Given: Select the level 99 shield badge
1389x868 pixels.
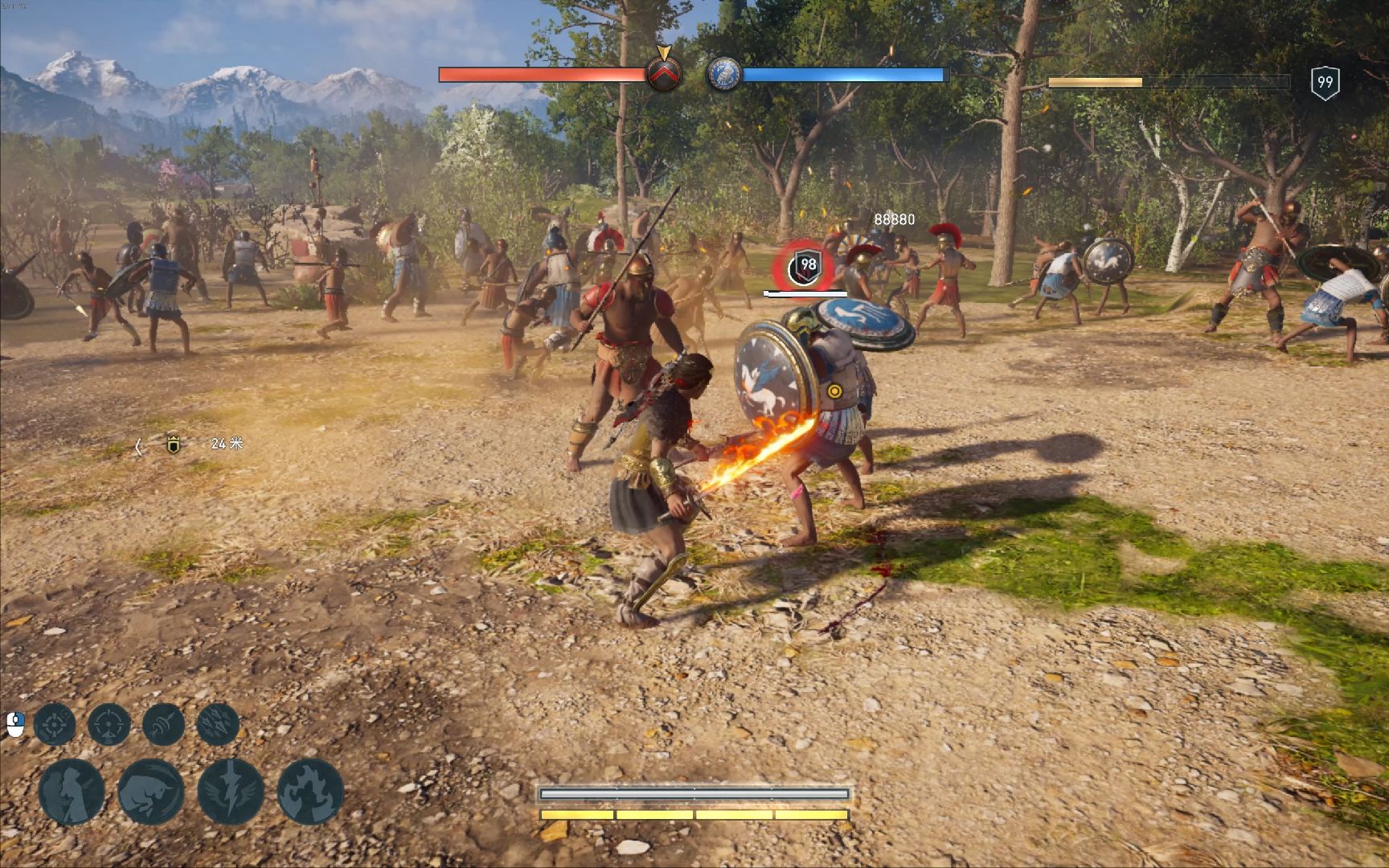Looking at the screenshot, I should pos(1325,82).
